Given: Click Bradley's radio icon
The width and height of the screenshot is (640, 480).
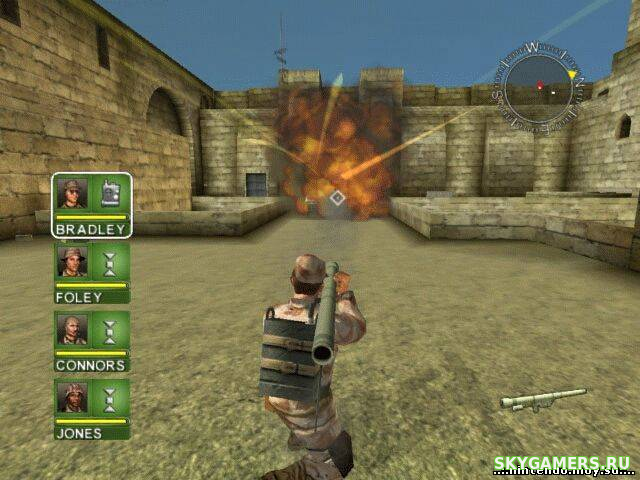Looking at the screenshot, I should coord(110,193).
